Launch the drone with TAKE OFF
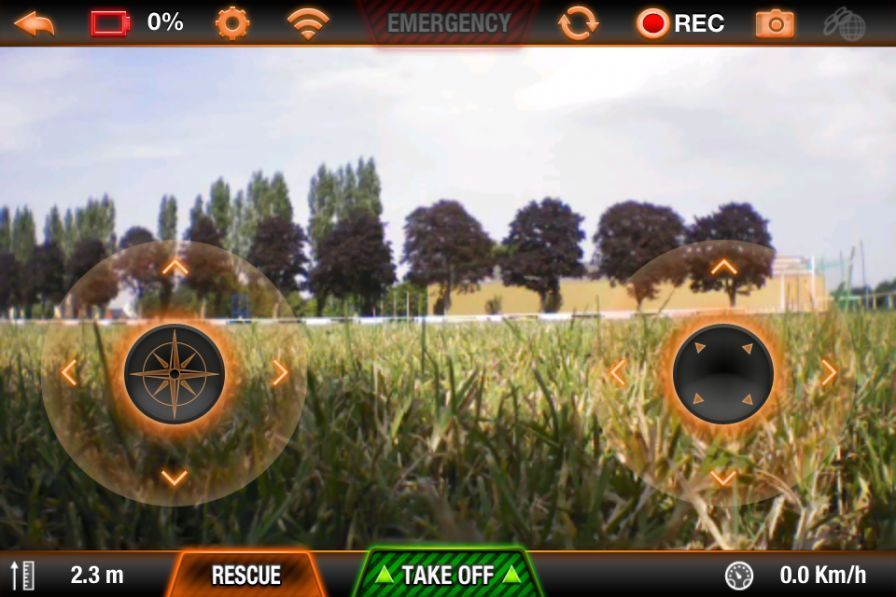 tap(448, 575)
